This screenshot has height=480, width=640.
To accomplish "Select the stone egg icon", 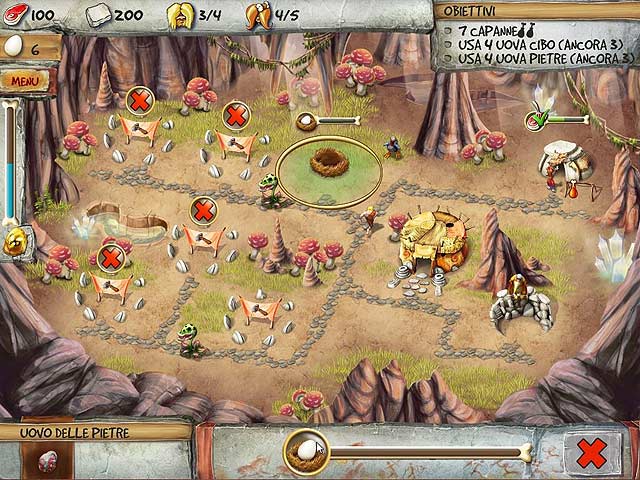I will pyautogui.click(x=47, y=461).
